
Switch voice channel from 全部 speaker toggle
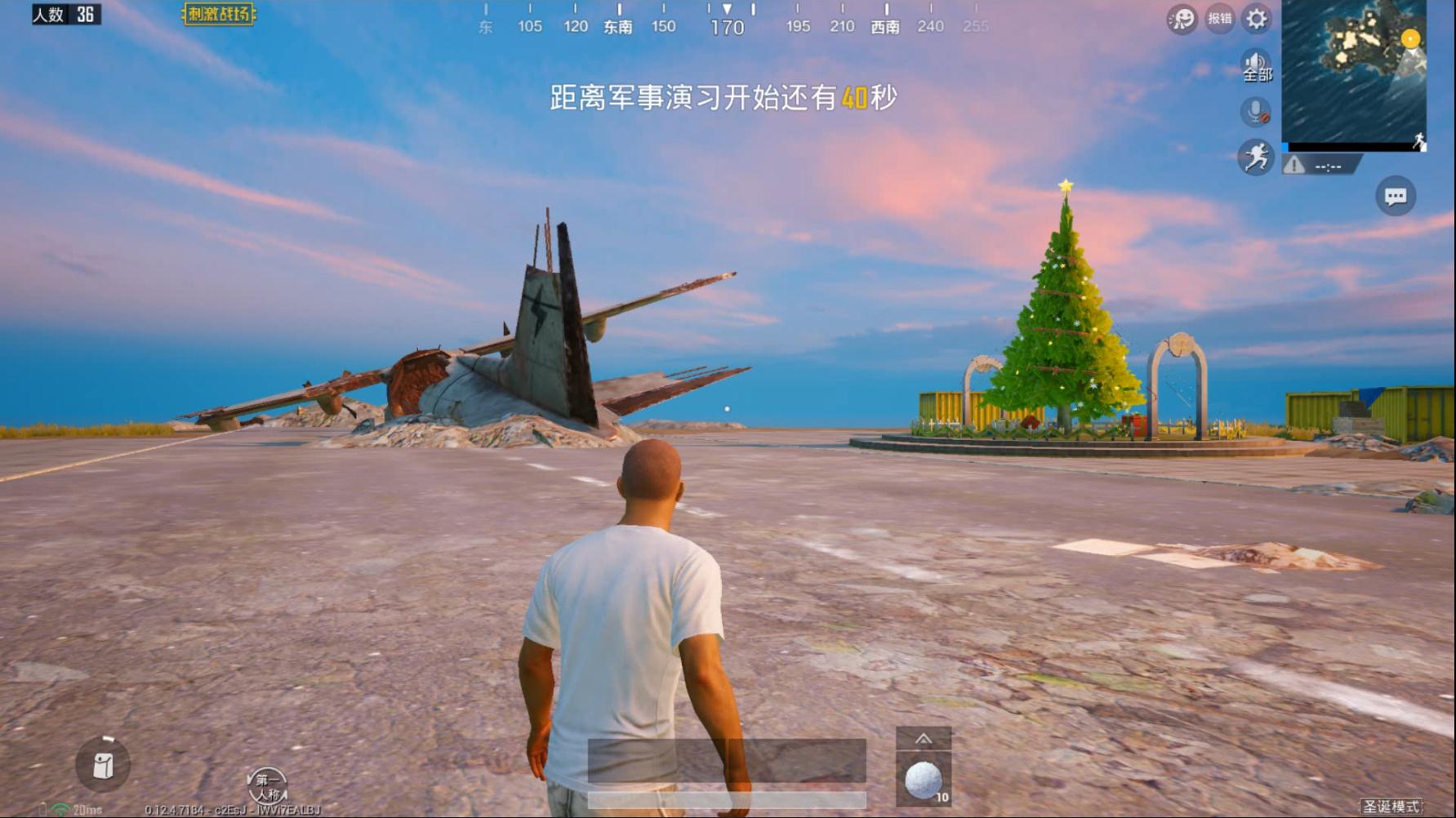tap(1255, 63)
